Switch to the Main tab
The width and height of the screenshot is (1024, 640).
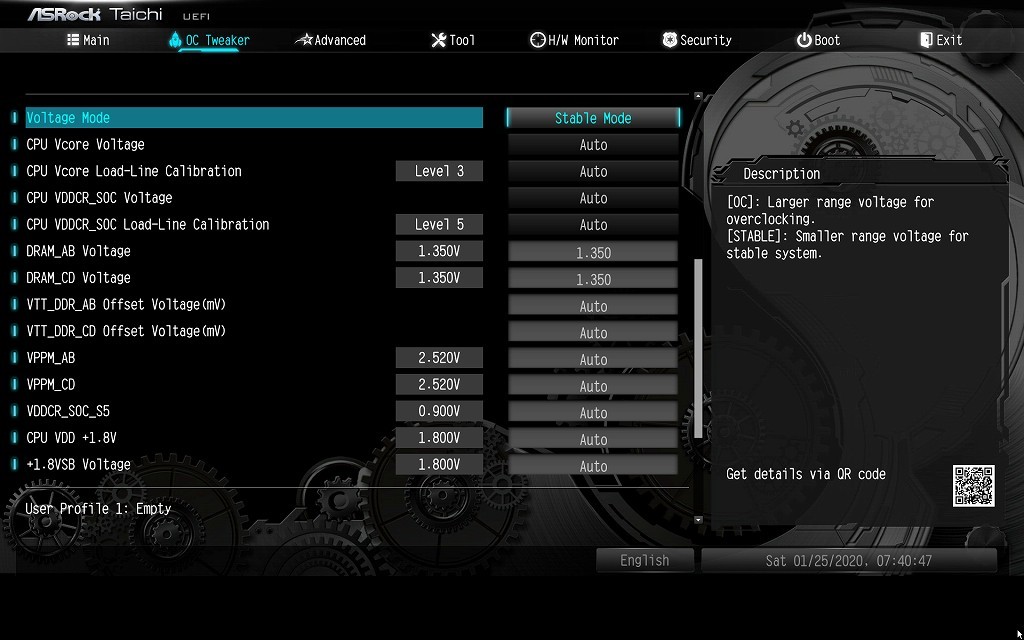click(x=88, y=40)
